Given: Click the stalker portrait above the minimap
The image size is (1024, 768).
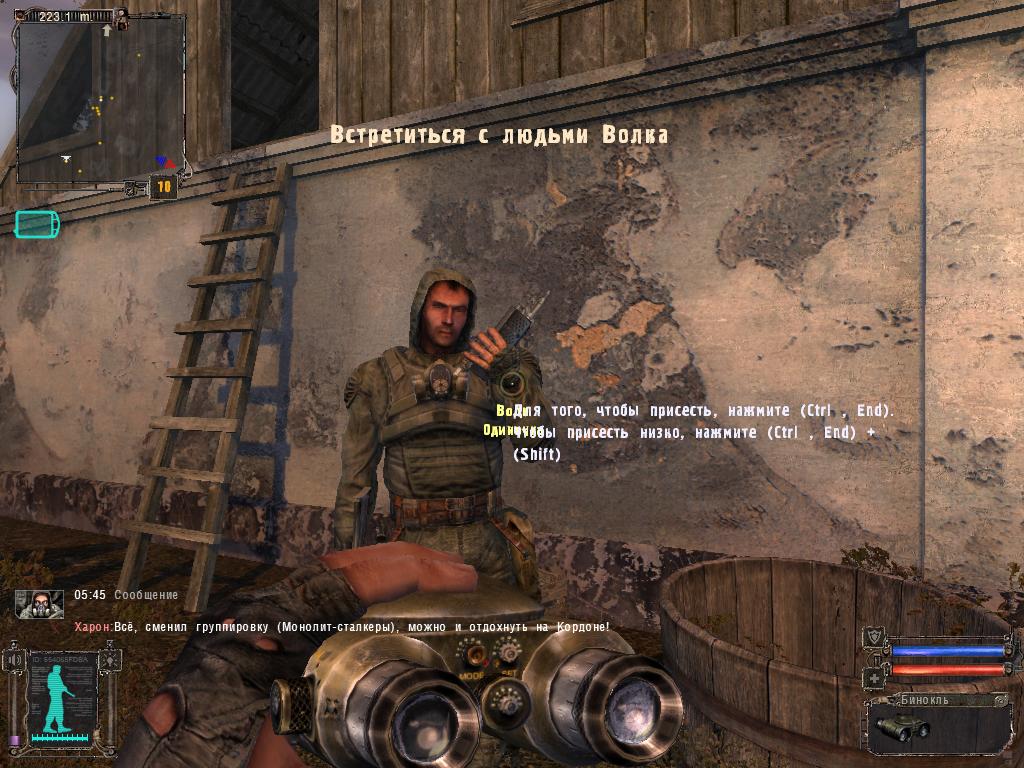Looking at the screenshot, I should [121, 18].
